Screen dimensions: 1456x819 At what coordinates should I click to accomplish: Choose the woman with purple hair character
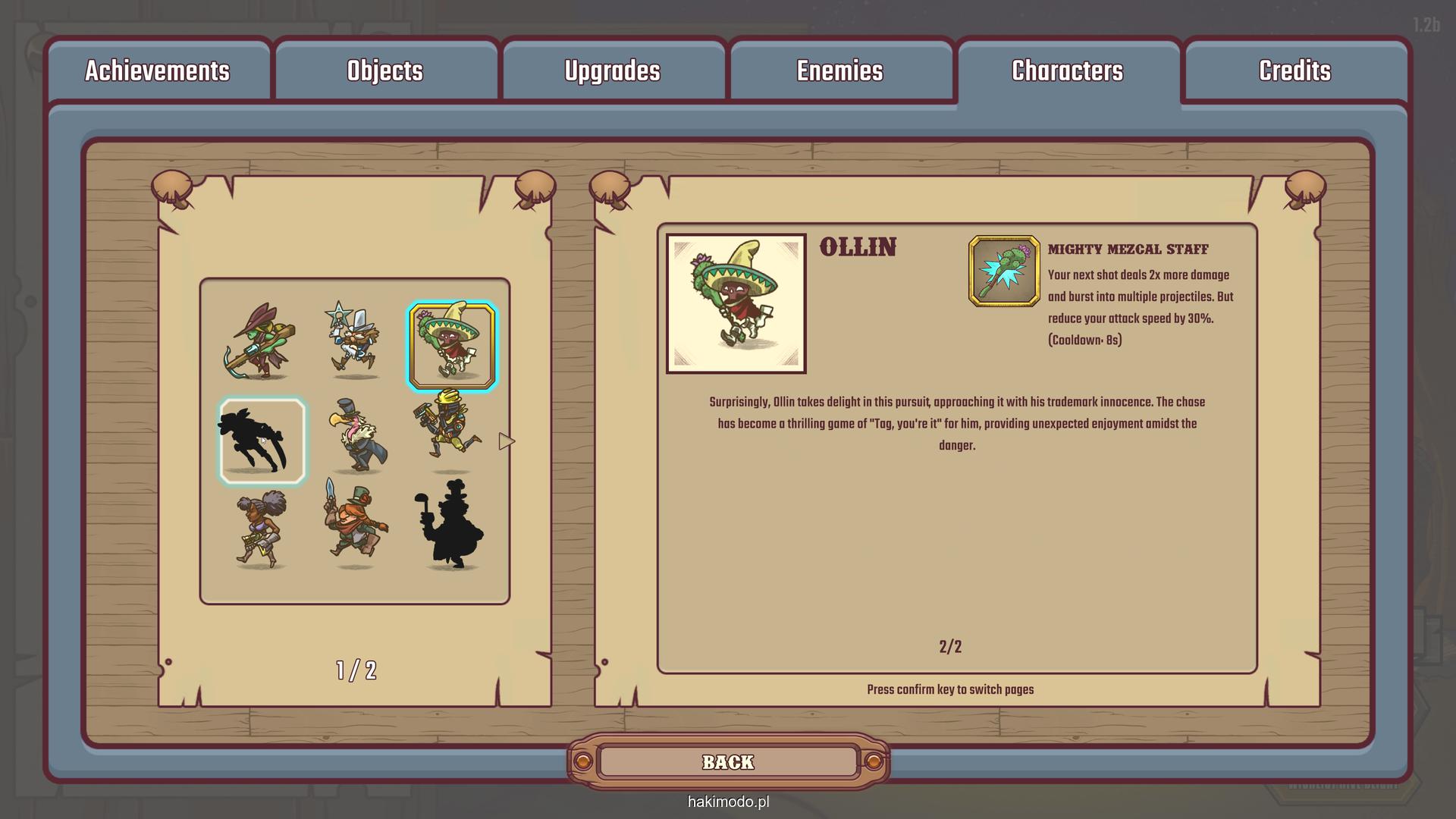(x=261, y=529)
